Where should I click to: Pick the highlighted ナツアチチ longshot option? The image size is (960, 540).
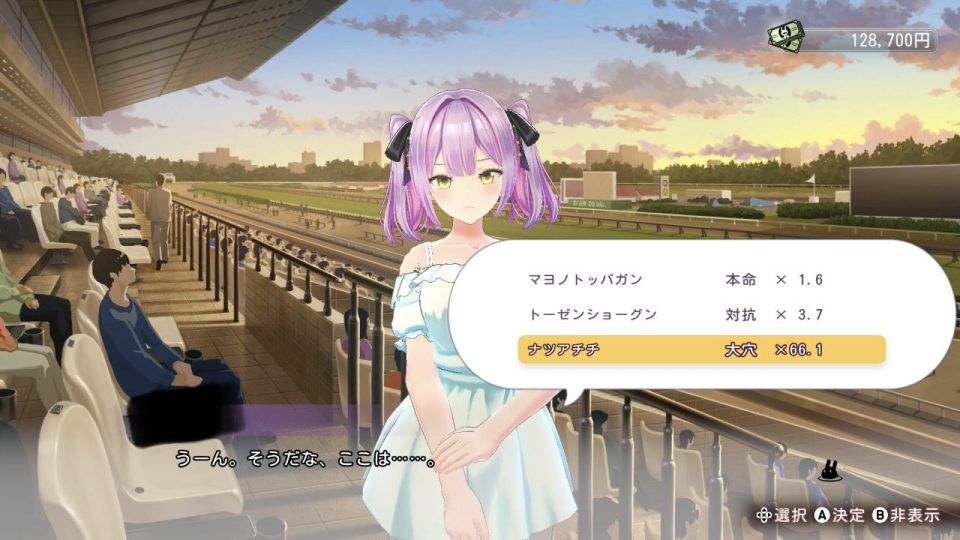point(700,350)
